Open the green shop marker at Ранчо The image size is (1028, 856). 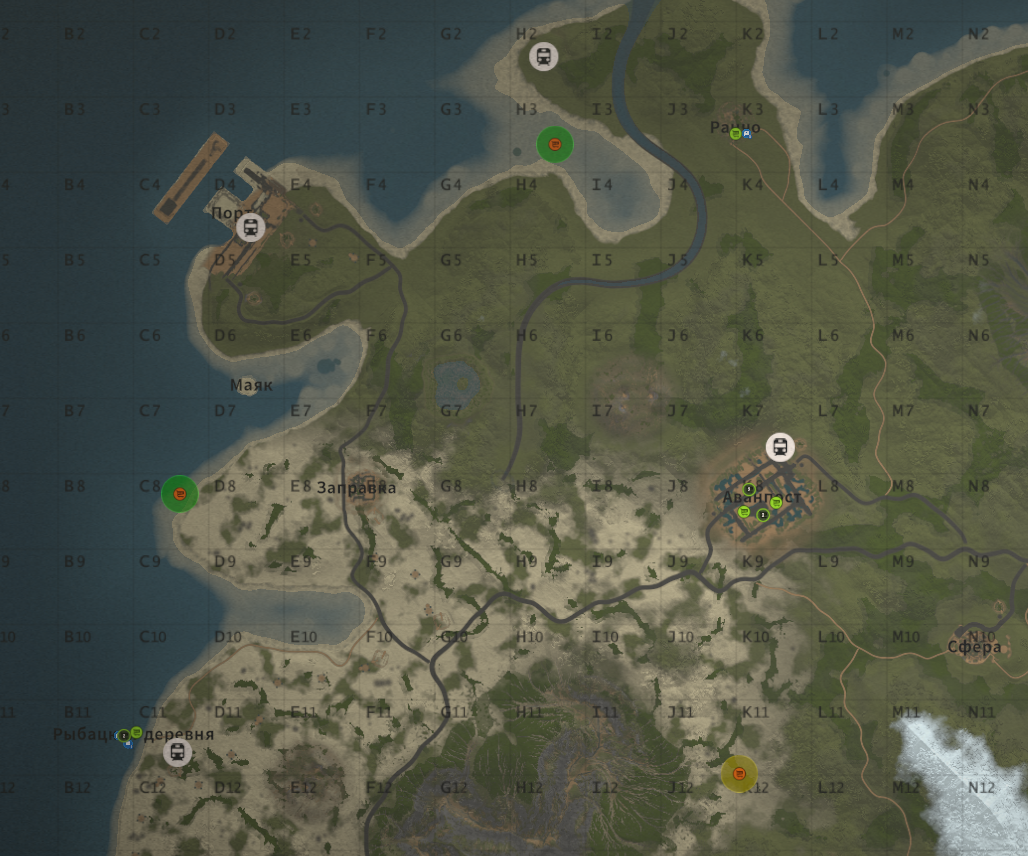pos(735,133)
